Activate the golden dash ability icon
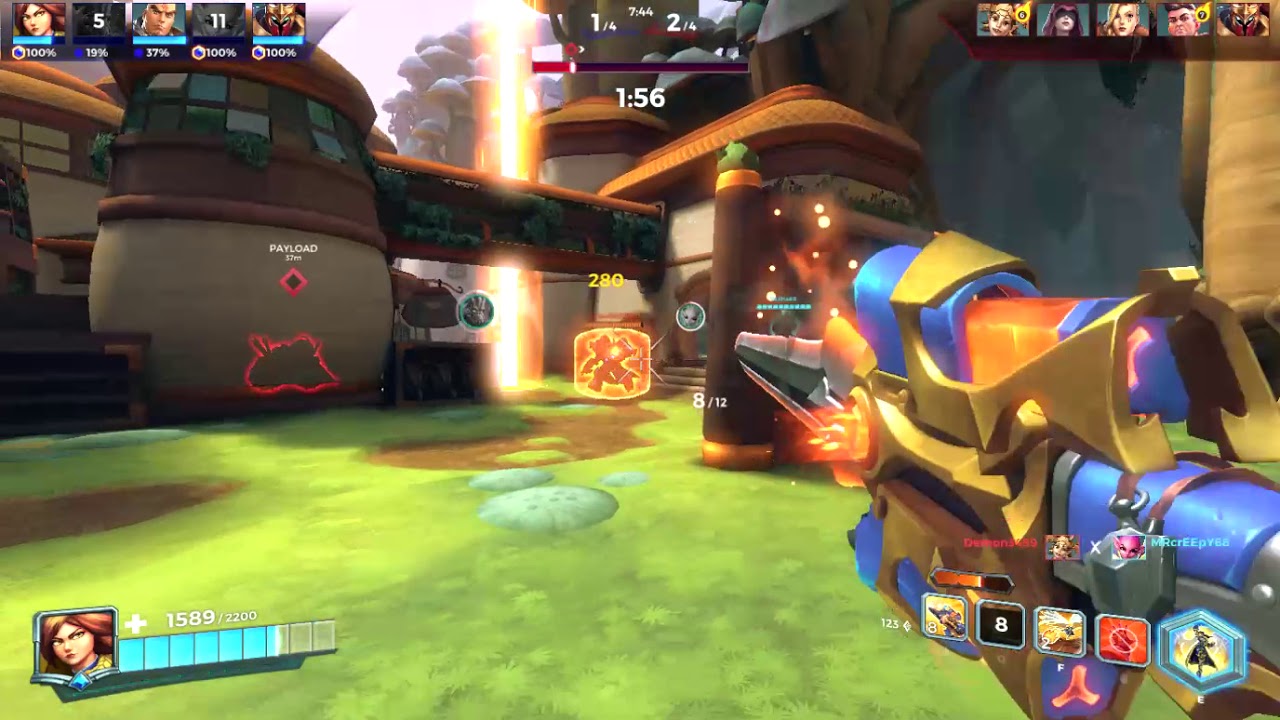 click(1060, 632)
